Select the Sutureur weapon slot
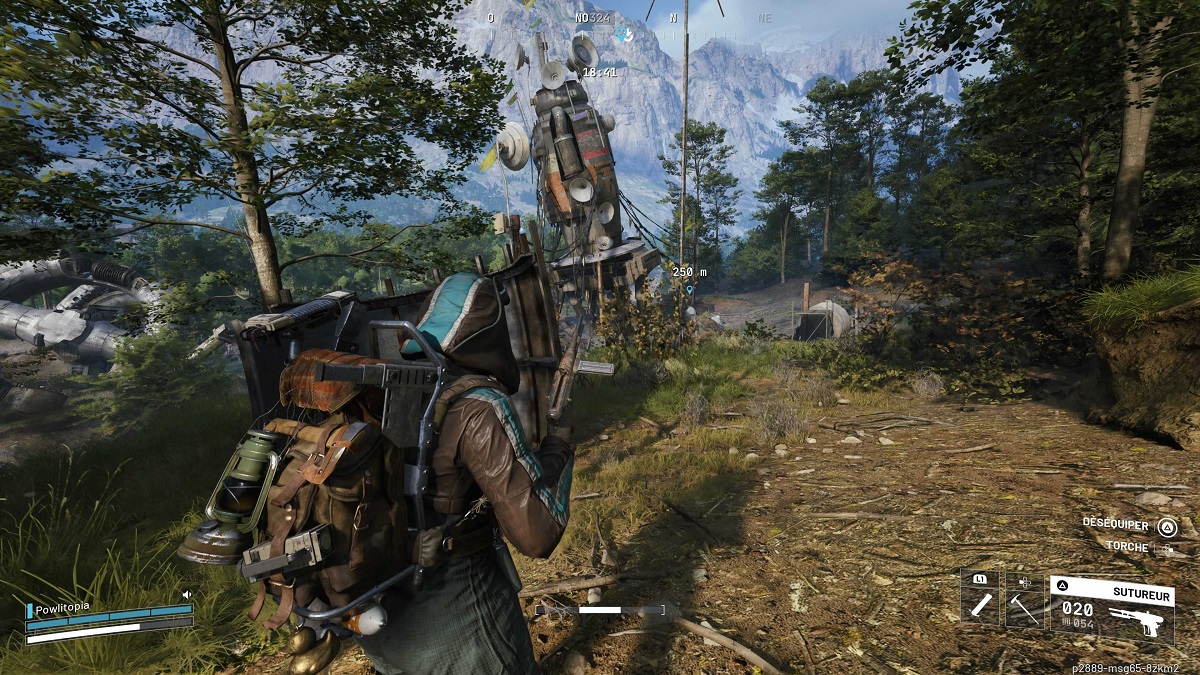Viewport: 1200px width, 675px height. (x=1111, y=608)
